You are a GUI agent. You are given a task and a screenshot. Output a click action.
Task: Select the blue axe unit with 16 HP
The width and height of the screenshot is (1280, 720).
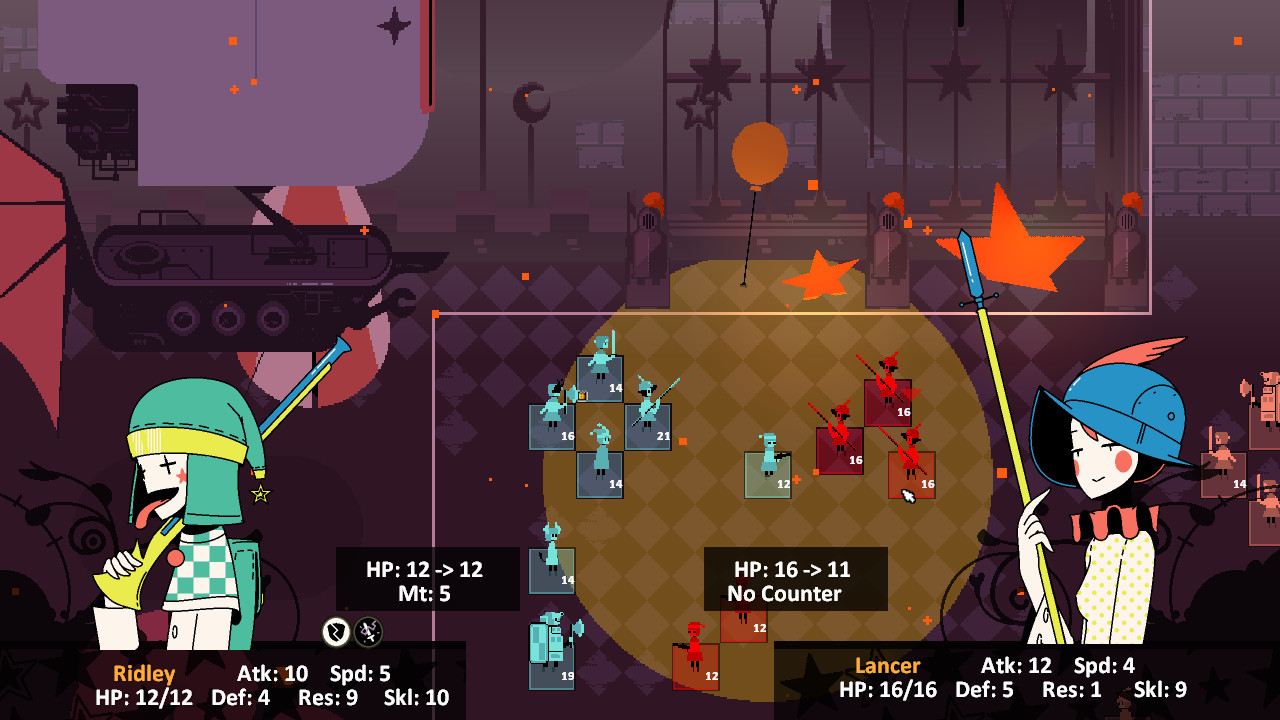click(x=552, y=426)
